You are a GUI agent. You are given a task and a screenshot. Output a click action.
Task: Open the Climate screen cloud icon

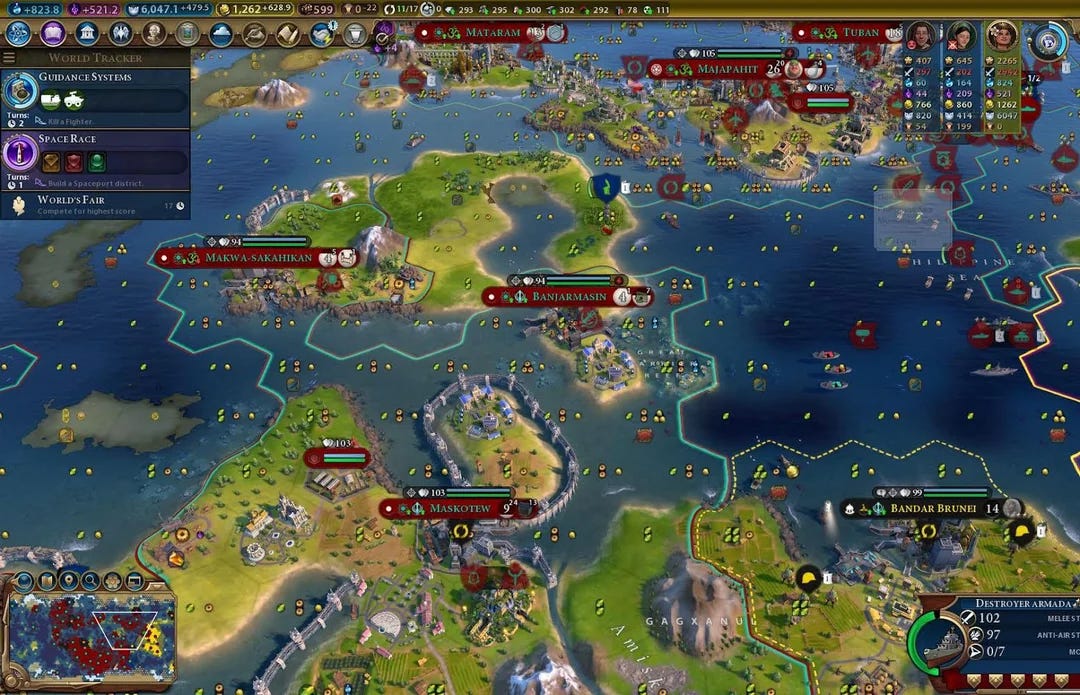(x=221, y=34)
